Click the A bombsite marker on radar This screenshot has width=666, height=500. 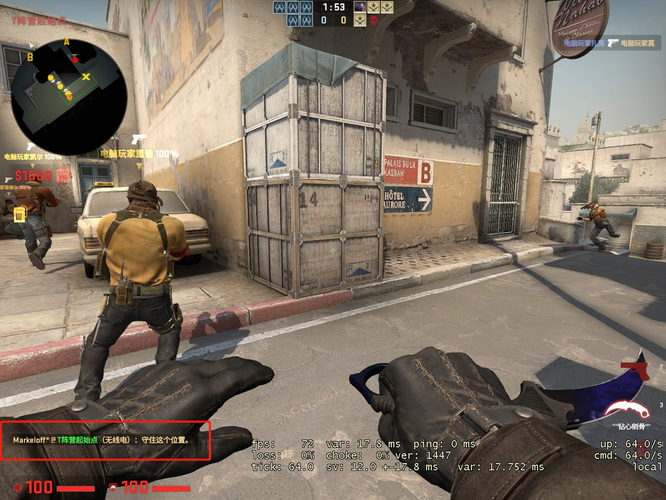66,42
